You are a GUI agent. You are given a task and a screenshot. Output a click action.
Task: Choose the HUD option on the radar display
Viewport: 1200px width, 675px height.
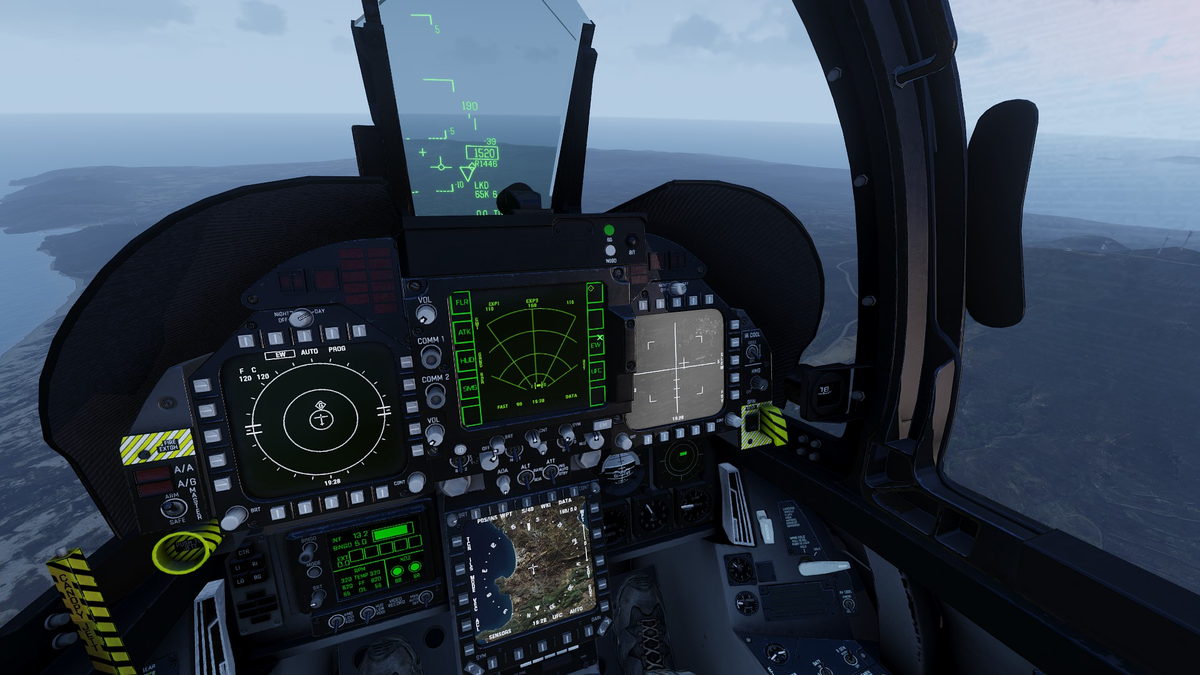point(466,359)
